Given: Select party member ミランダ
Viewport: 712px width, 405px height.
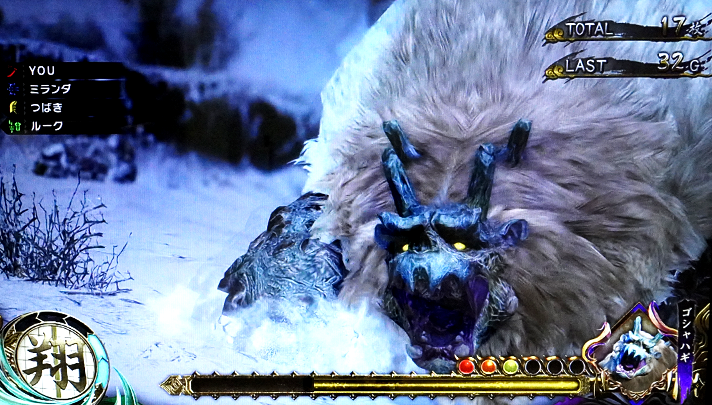Looking at the screenshot, I should (50, 89).
